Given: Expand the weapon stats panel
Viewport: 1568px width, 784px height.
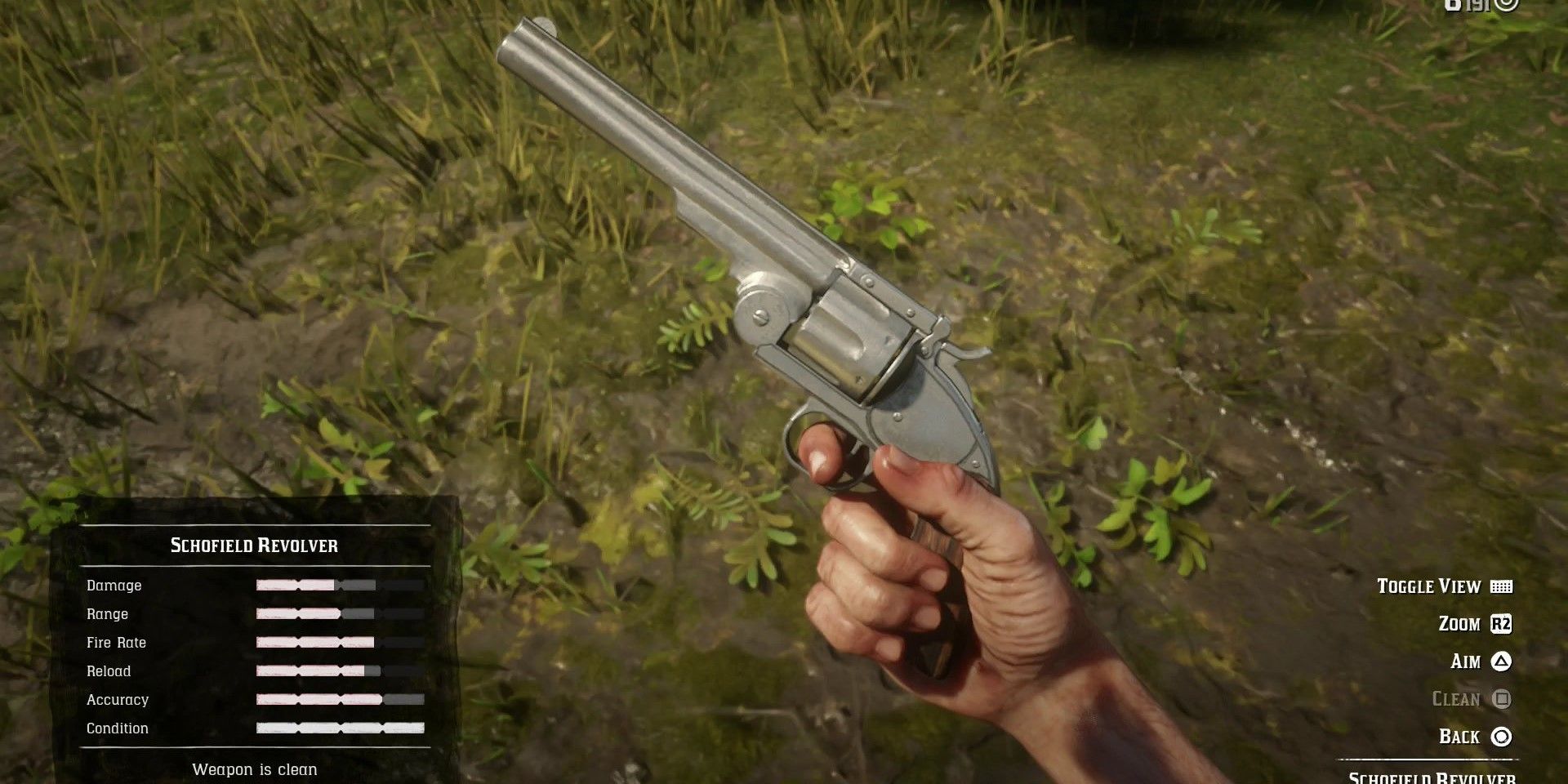Looking at the screenshot, I should pos(253,653).
